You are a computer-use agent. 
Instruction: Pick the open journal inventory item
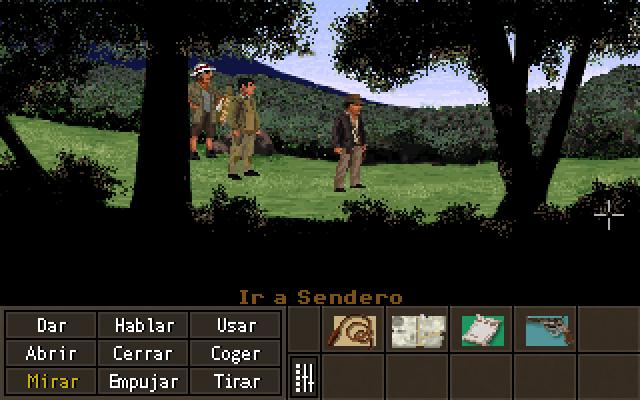pyautogui.click(x=418, y=330)
